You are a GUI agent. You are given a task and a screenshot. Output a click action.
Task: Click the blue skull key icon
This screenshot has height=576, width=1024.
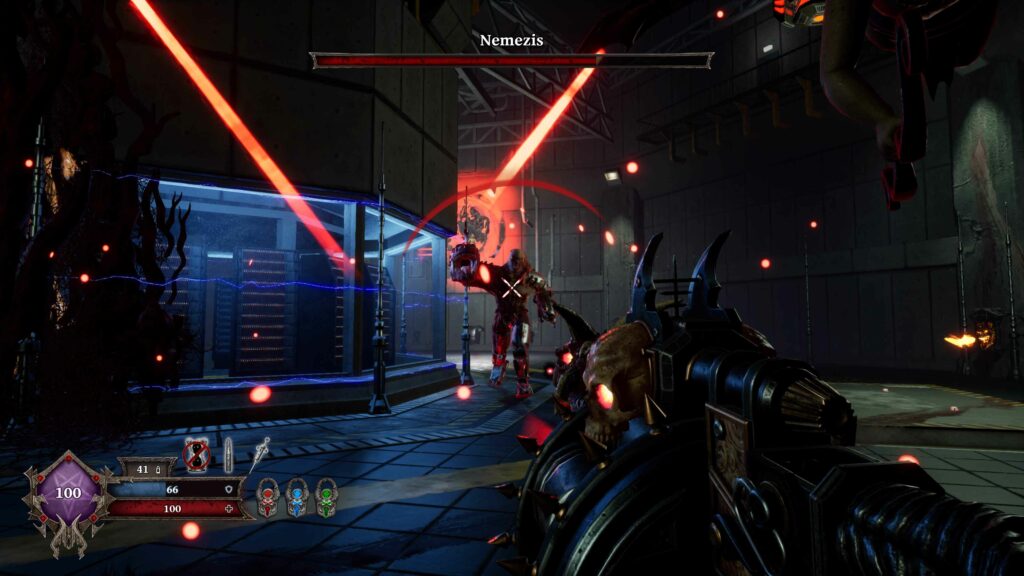297,497
